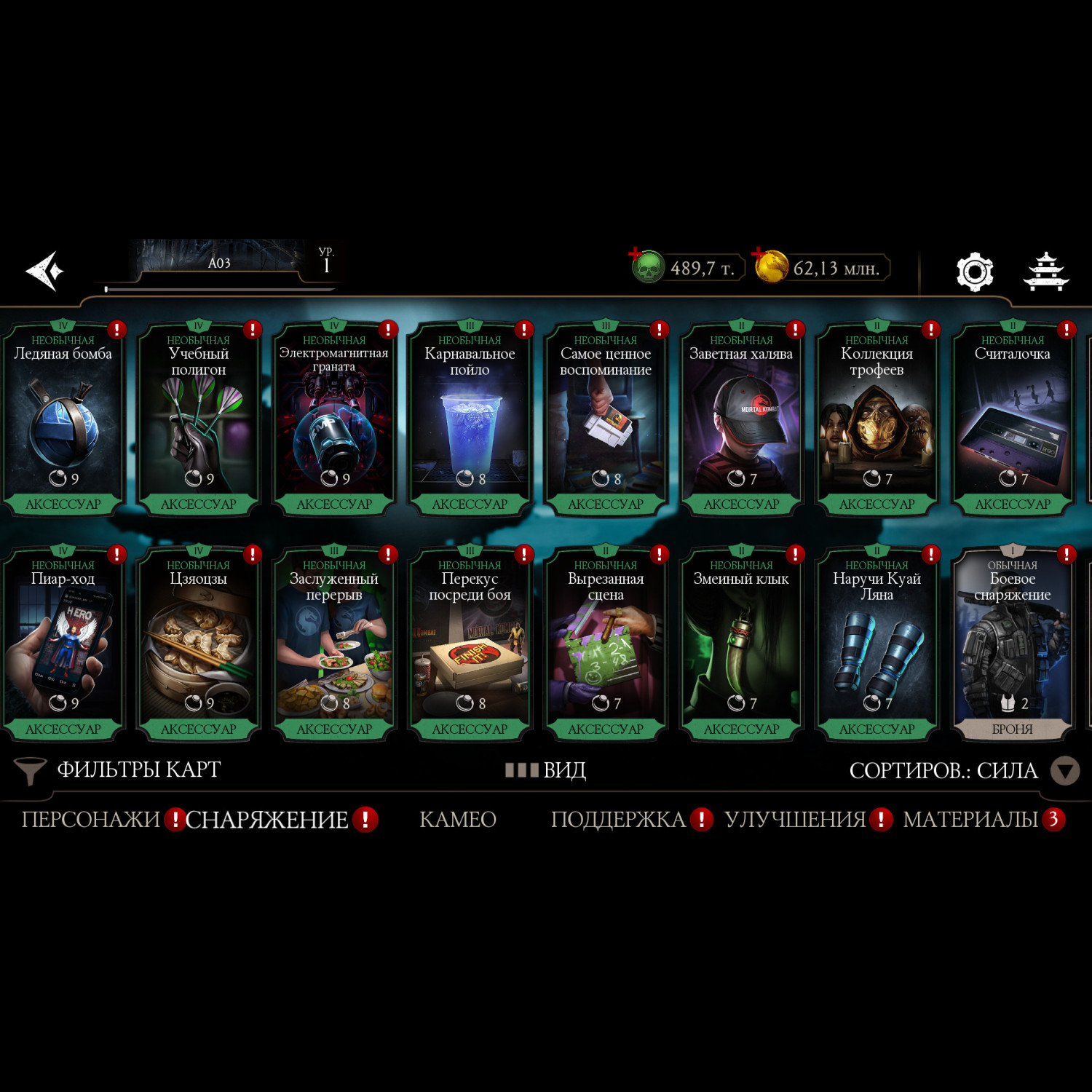Switch to the КАМЕО tab
The image size is (1092, 1092).
pyautogui.click(x=458, y=820)
